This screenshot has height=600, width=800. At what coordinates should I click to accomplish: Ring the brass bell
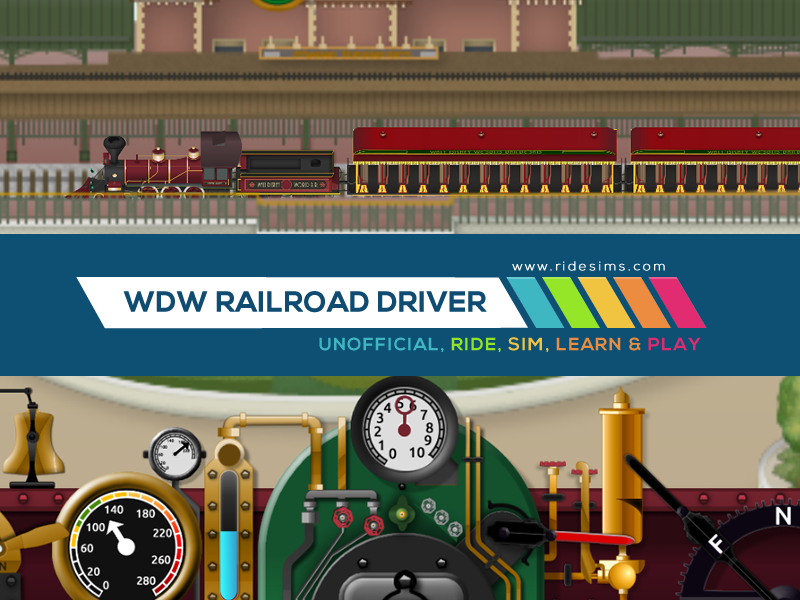(33, 445)
